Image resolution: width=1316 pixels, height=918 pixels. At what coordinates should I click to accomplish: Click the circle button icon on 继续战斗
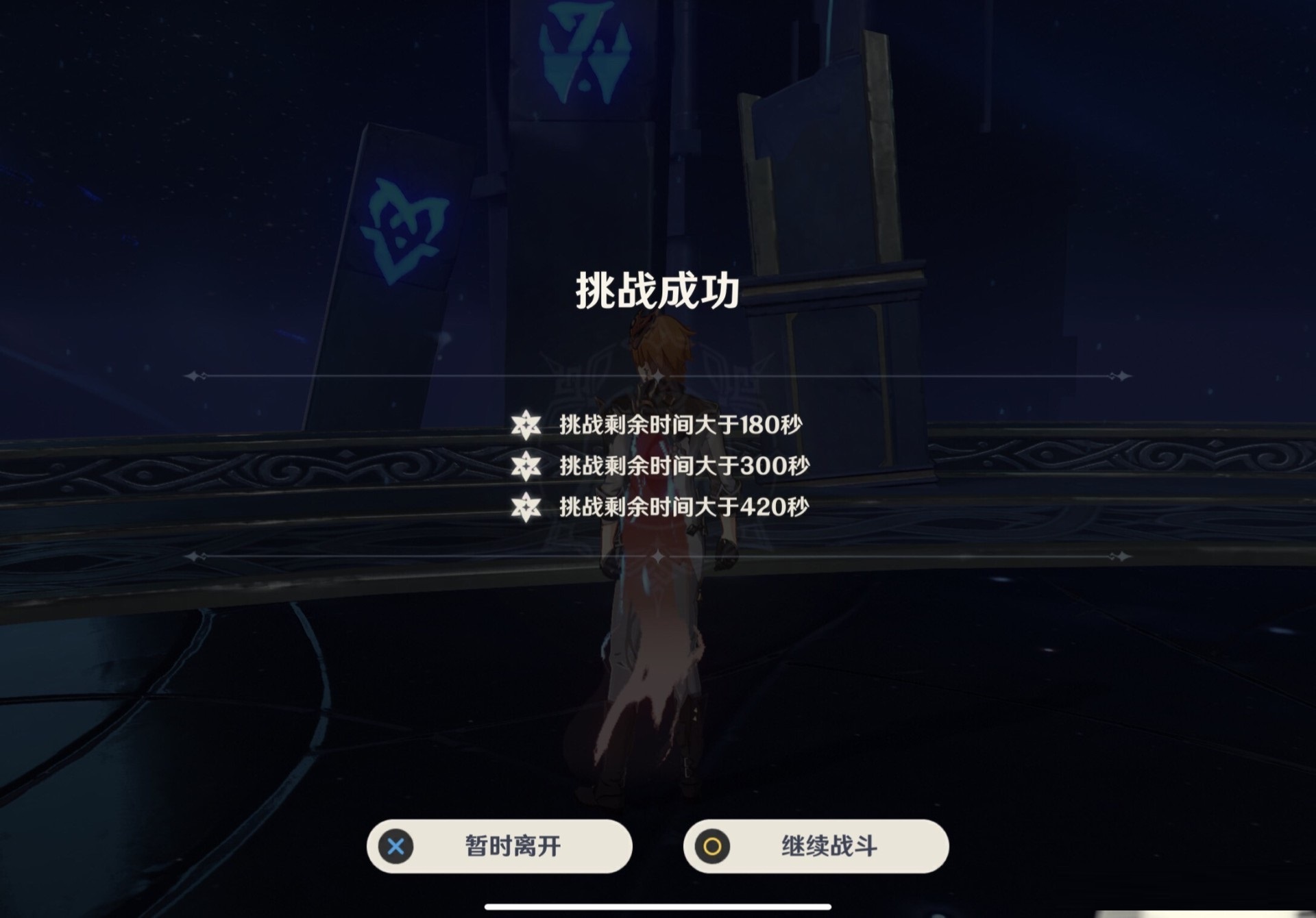coord(711,847)
